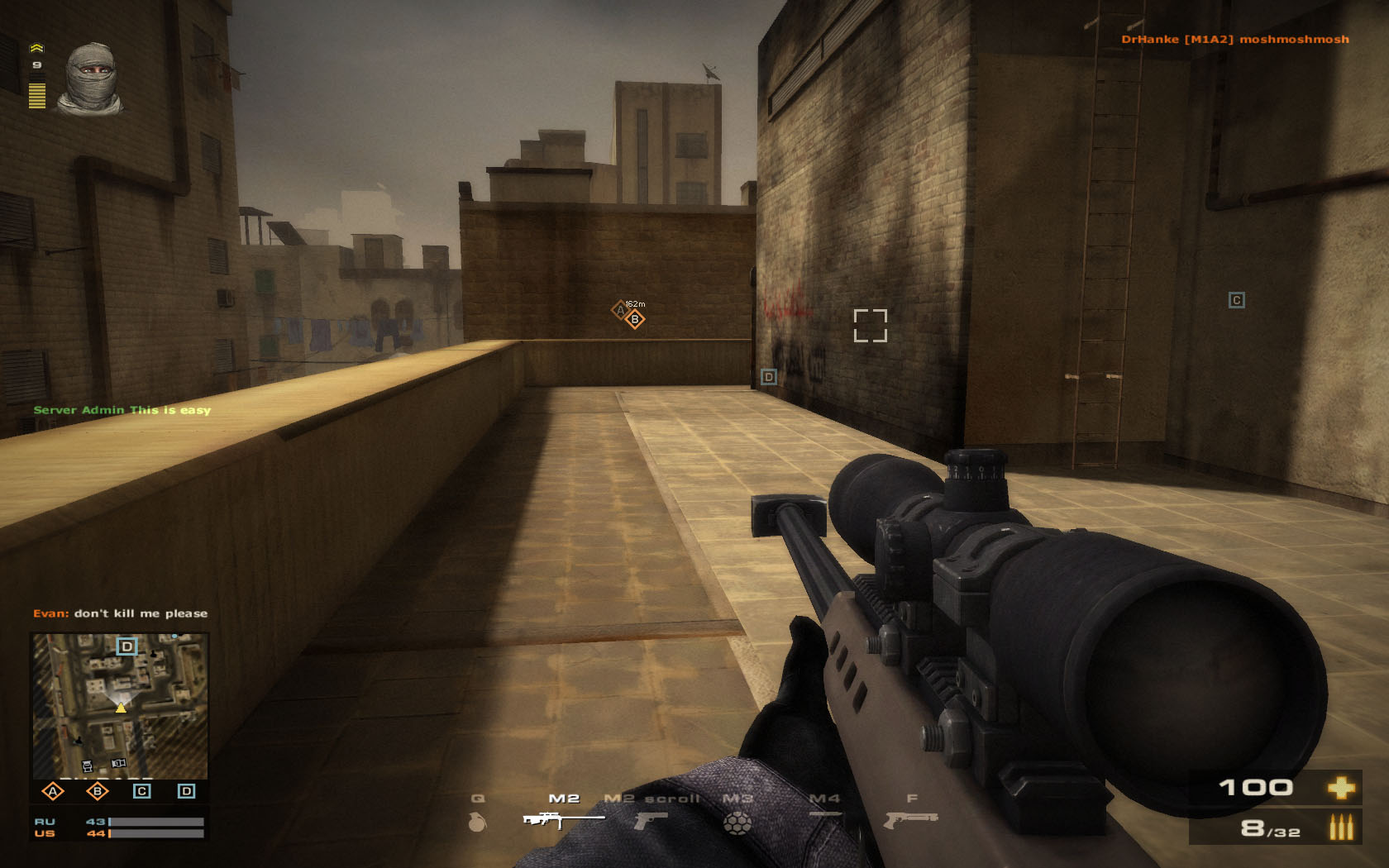Equip the pistol sidearm slot
Viewport: 1389px width, 868px height.
tap(651, 820)
